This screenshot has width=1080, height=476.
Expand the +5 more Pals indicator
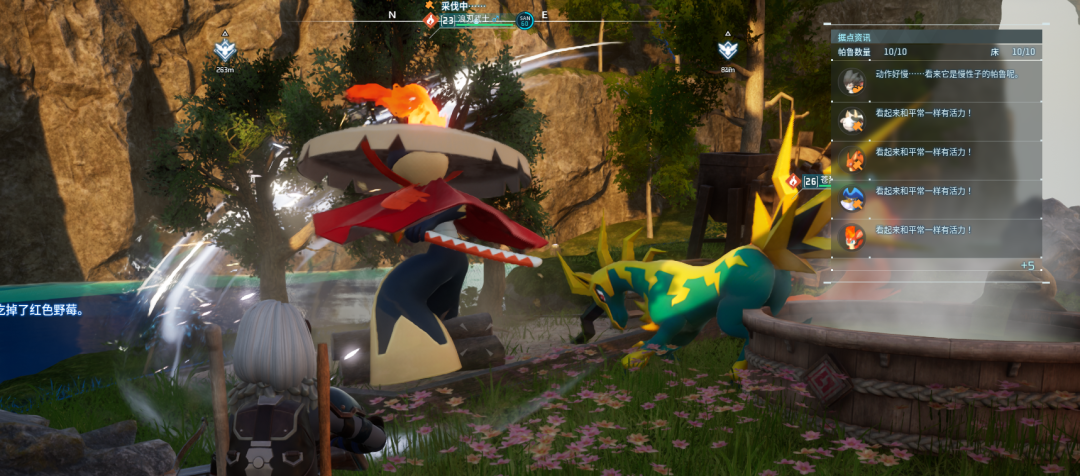1027,266
